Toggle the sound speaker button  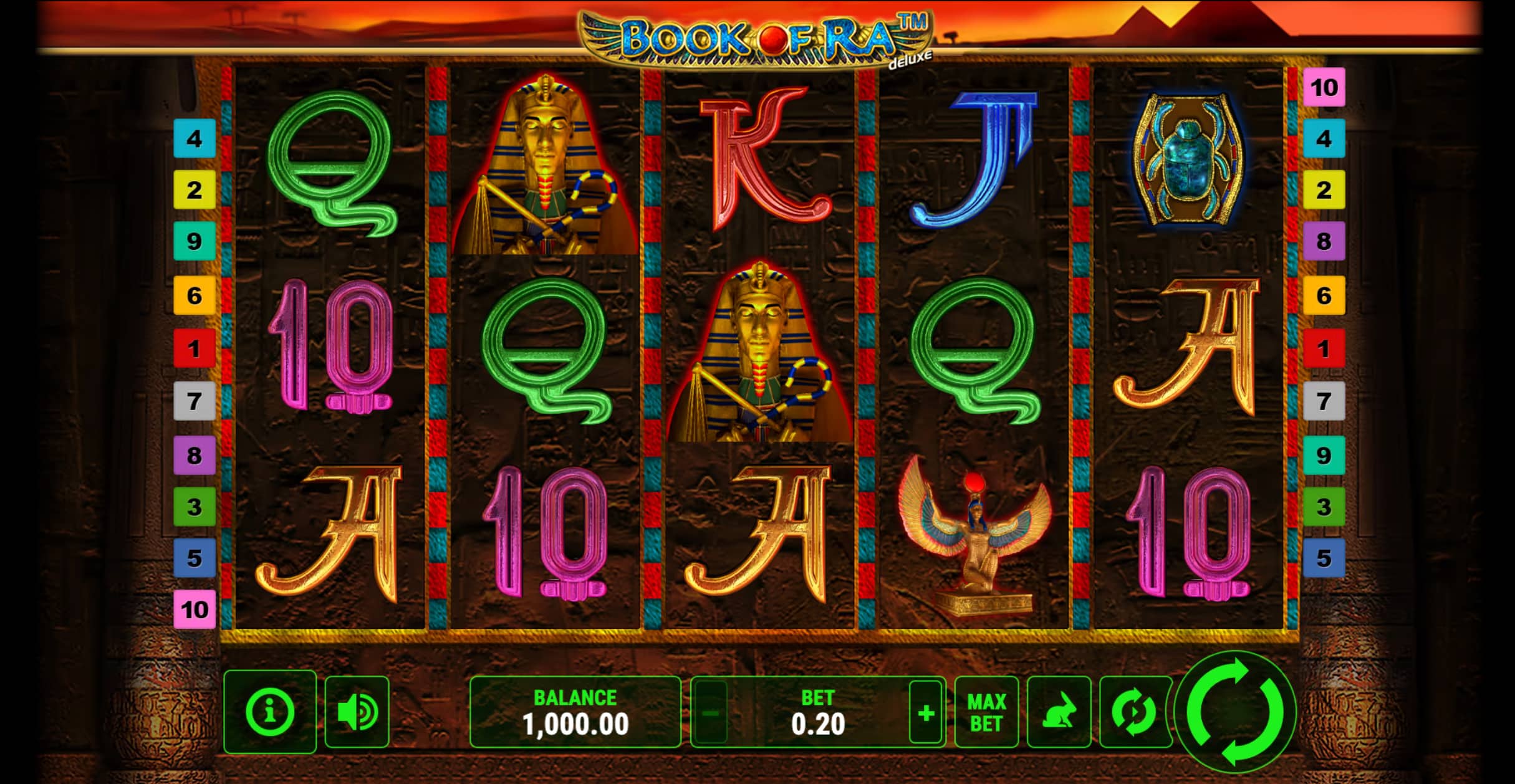pyautogui.click(x=357, y=712)
